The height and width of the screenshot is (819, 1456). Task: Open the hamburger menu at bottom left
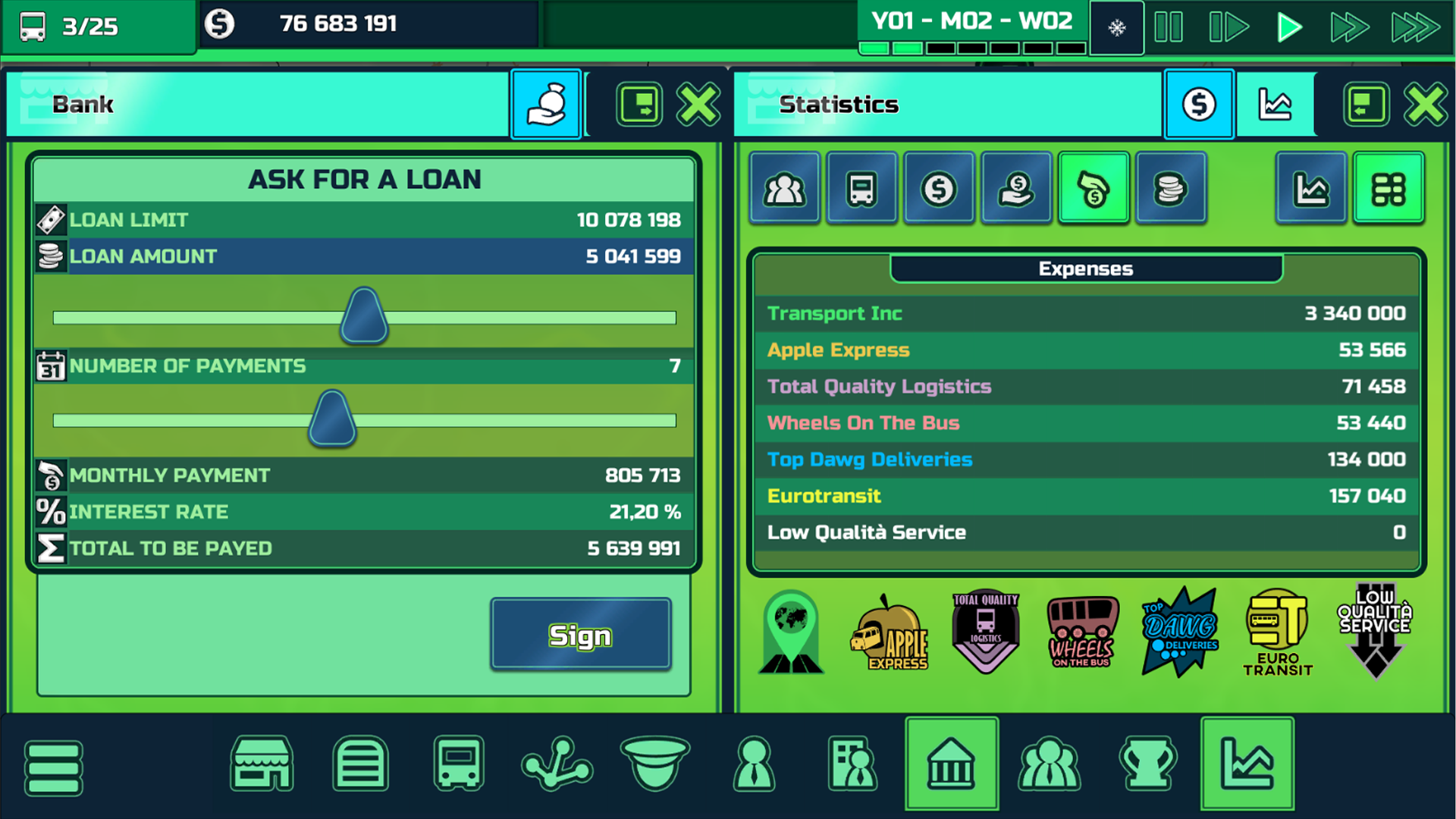point(53,767)
